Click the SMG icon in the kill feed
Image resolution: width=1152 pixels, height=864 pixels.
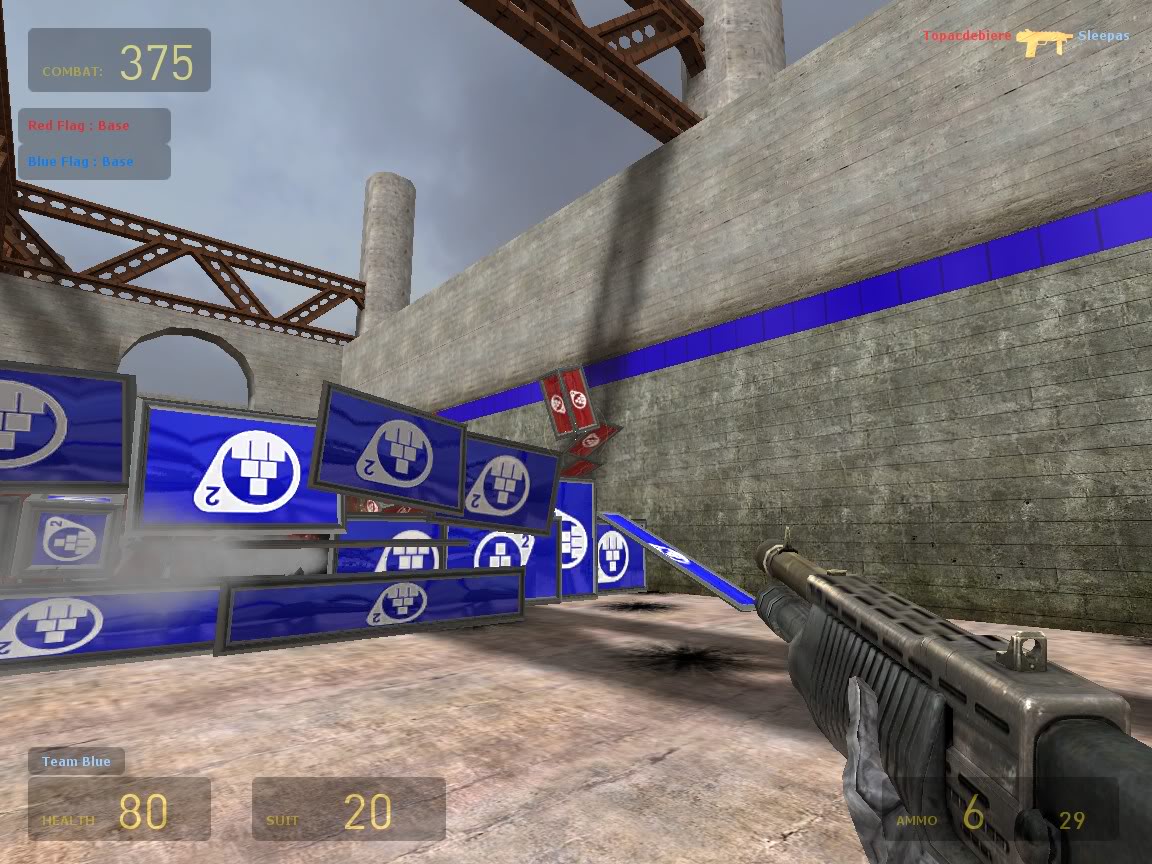tap(1044, 40)
